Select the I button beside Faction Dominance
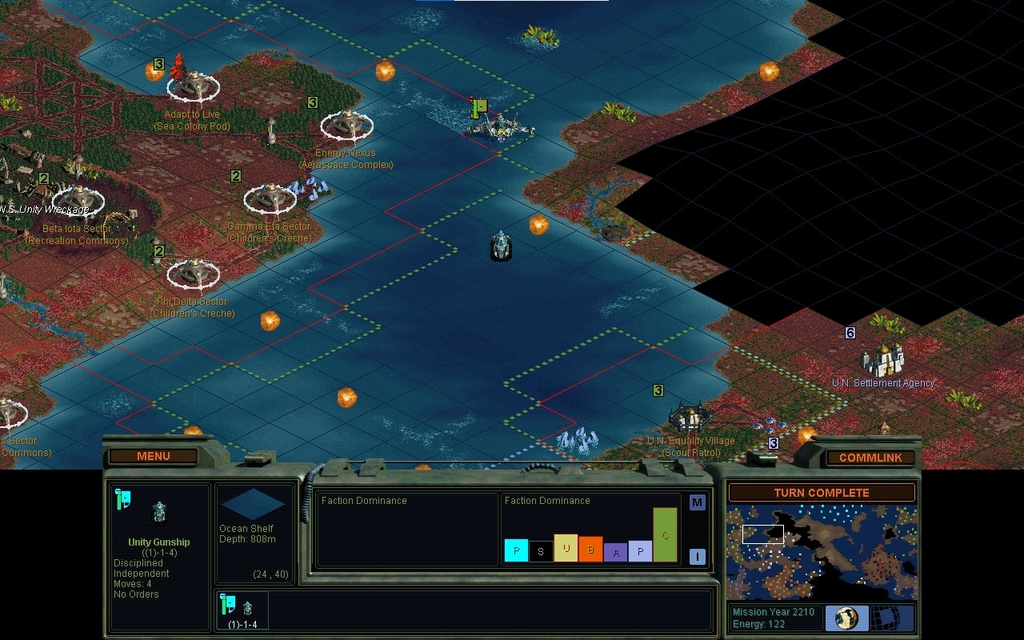The height and width of the screenshot is (640, 1024). click(x=697, y=557)
